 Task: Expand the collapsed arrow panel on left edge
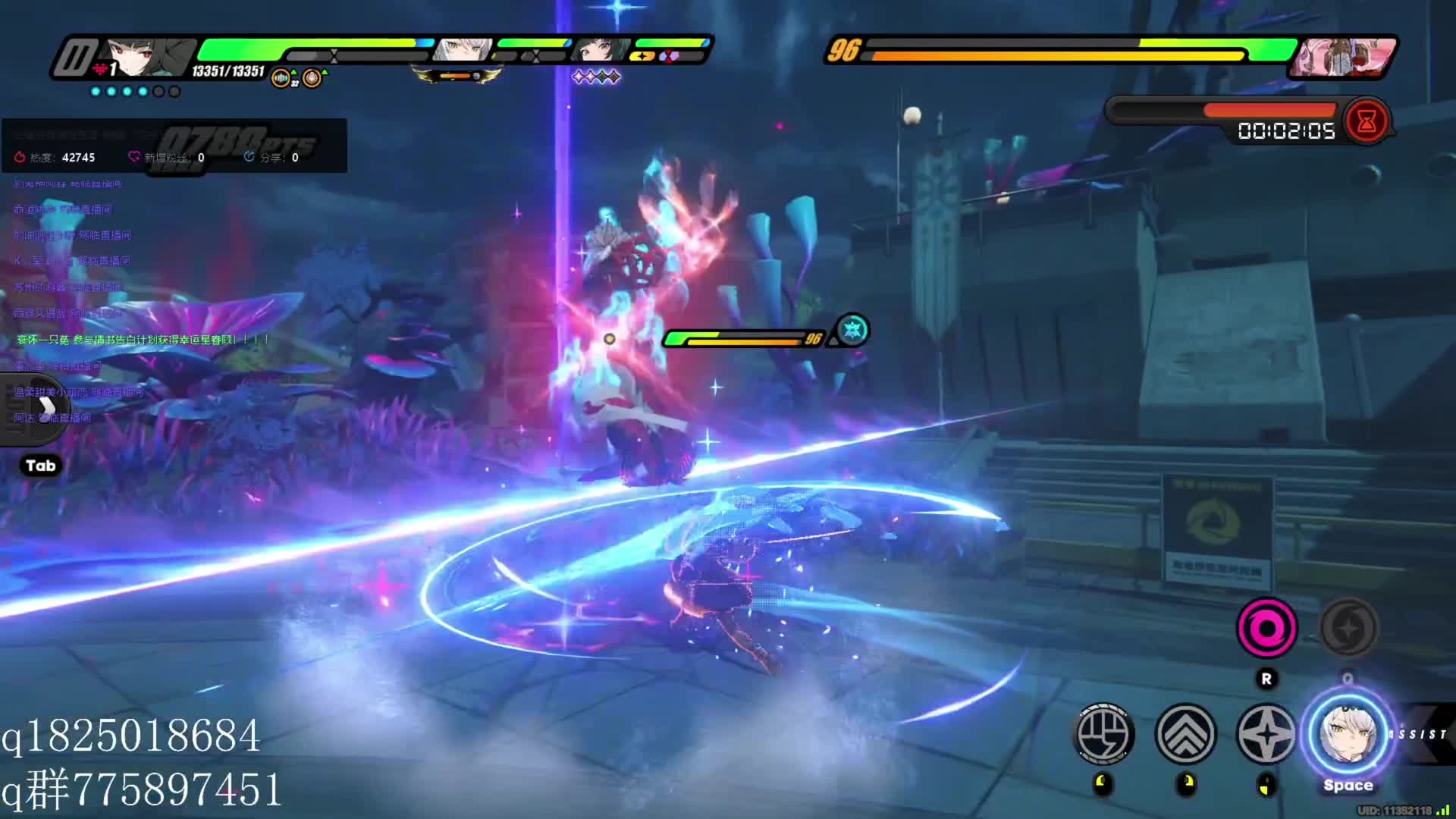45,407
